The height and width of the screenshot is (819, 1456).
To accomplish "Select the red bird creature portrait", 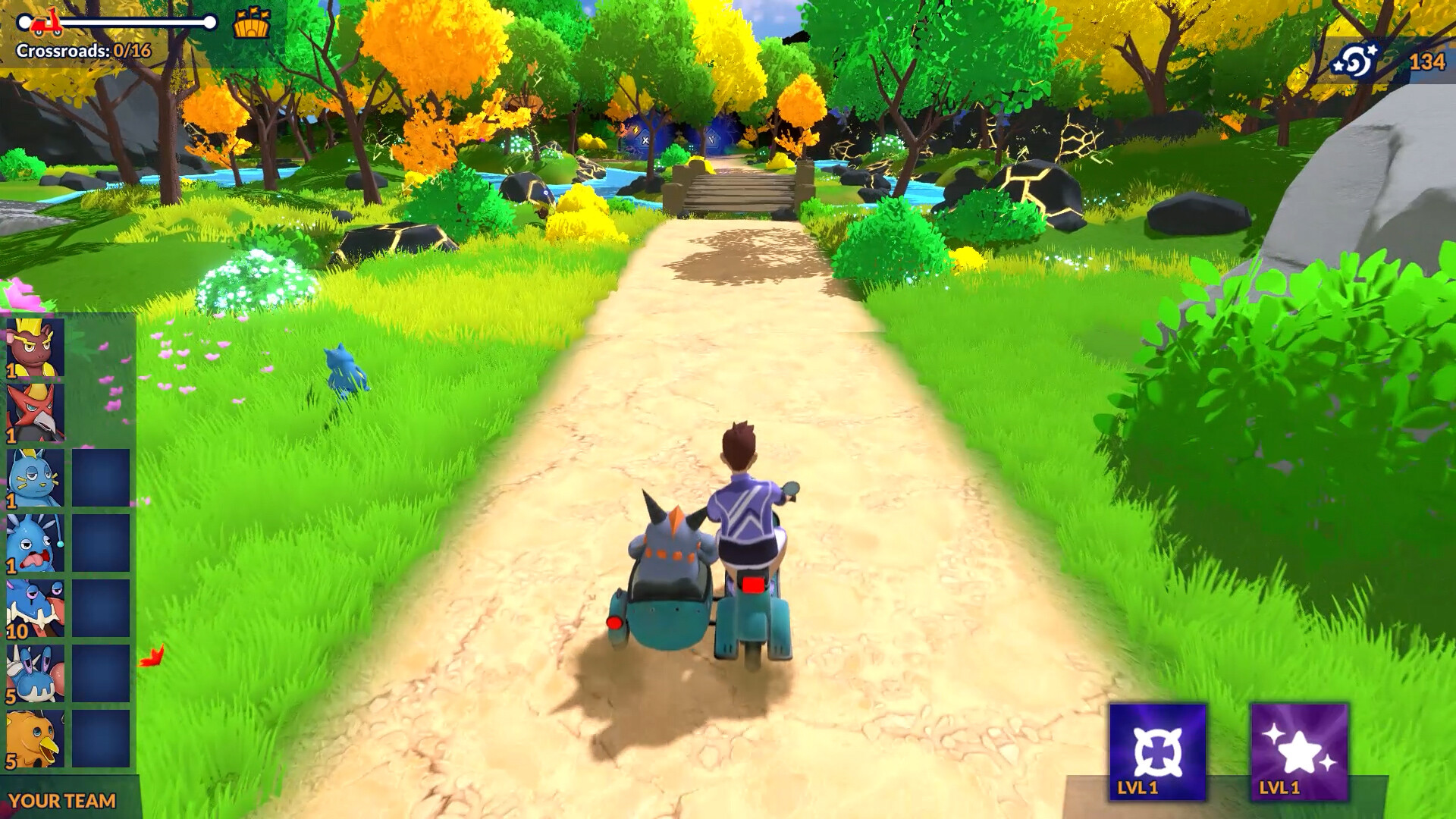I will (x=33, y=412).
